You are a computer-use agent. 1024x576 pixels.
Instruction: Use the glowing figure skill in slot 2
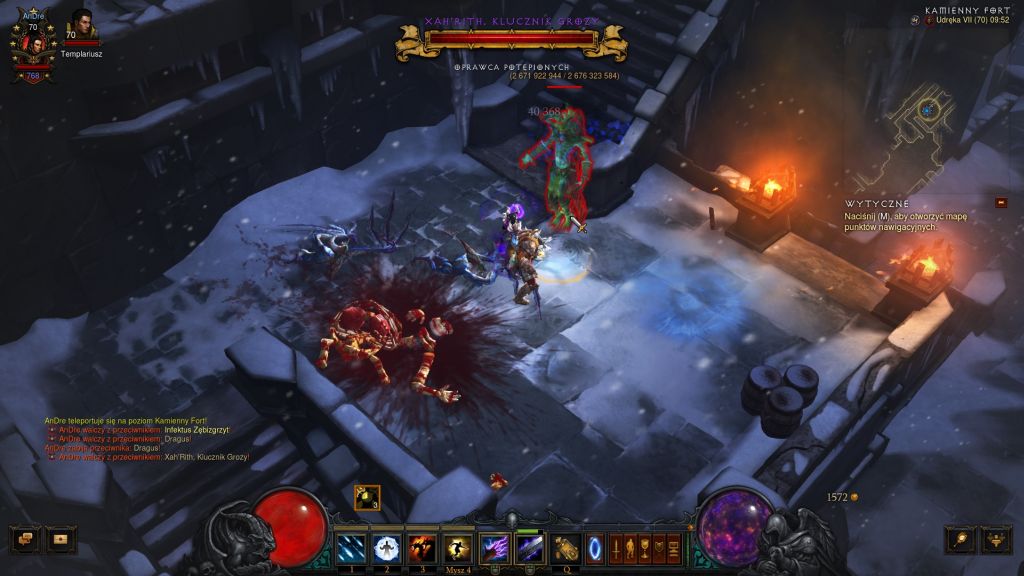click(386, 548)
